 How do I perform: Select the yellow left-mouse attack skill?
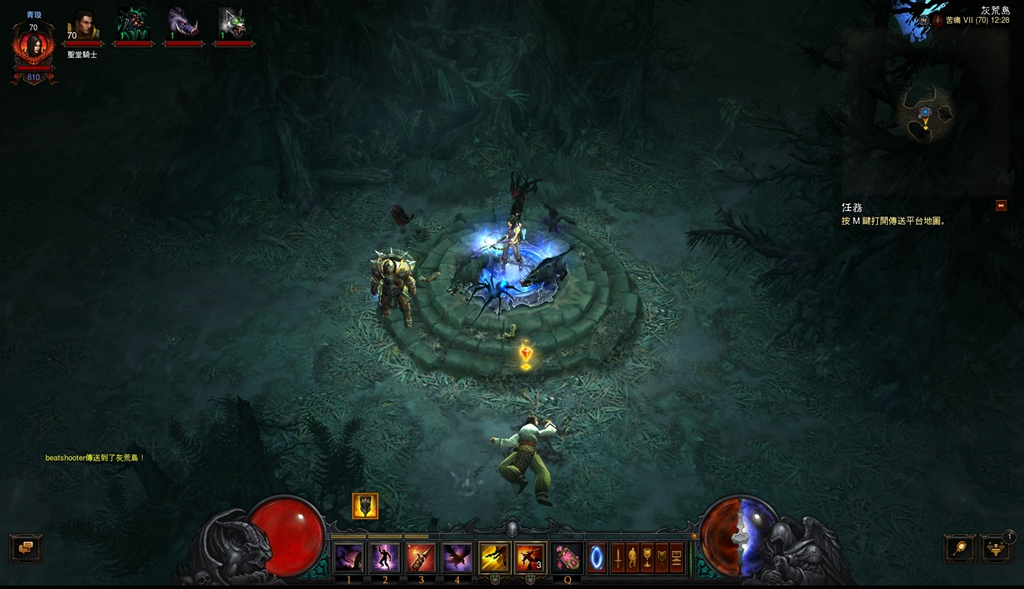point(494,557)
